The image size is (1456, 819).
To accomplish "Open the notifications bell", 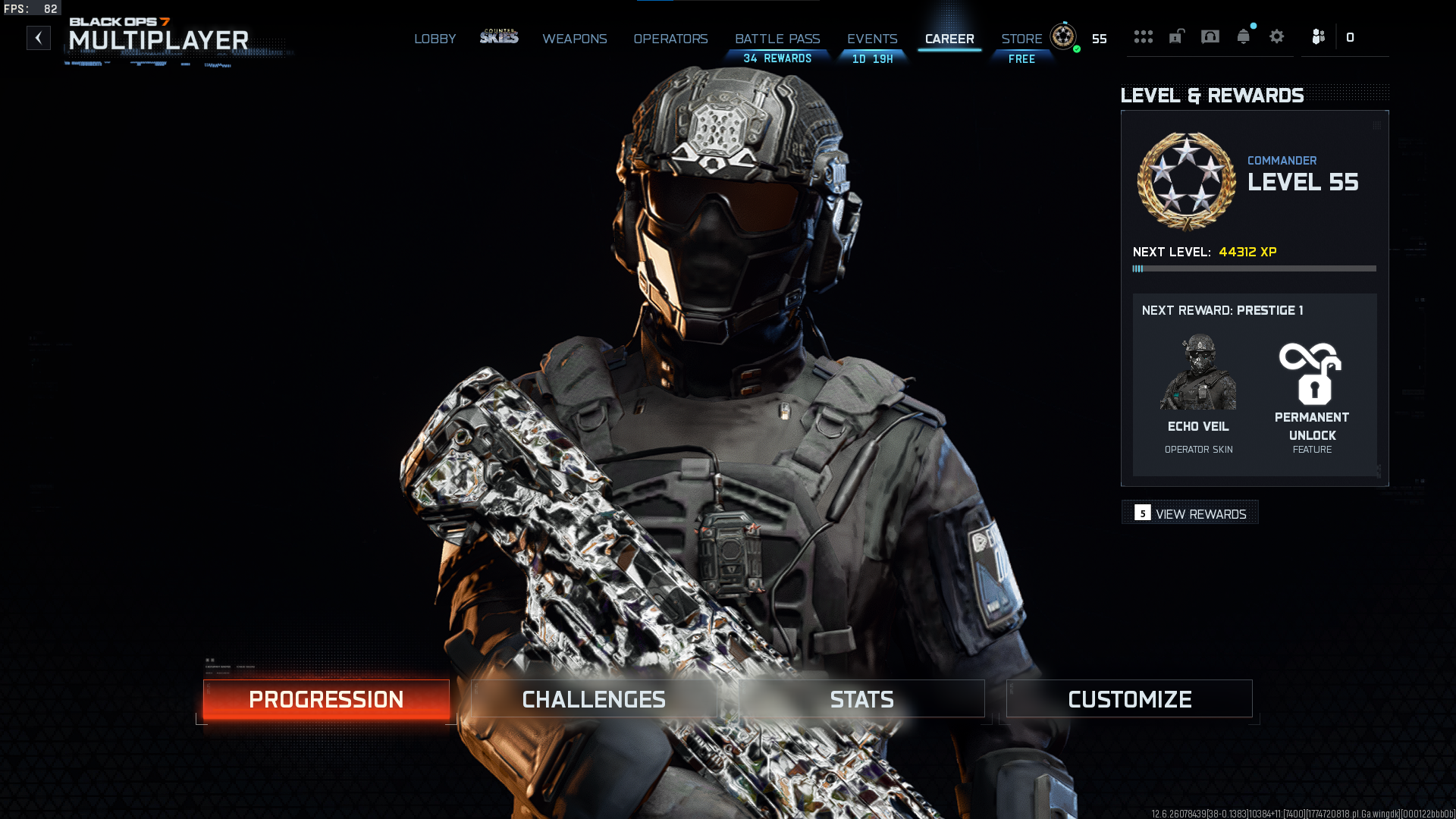I will coord(1244,36).
